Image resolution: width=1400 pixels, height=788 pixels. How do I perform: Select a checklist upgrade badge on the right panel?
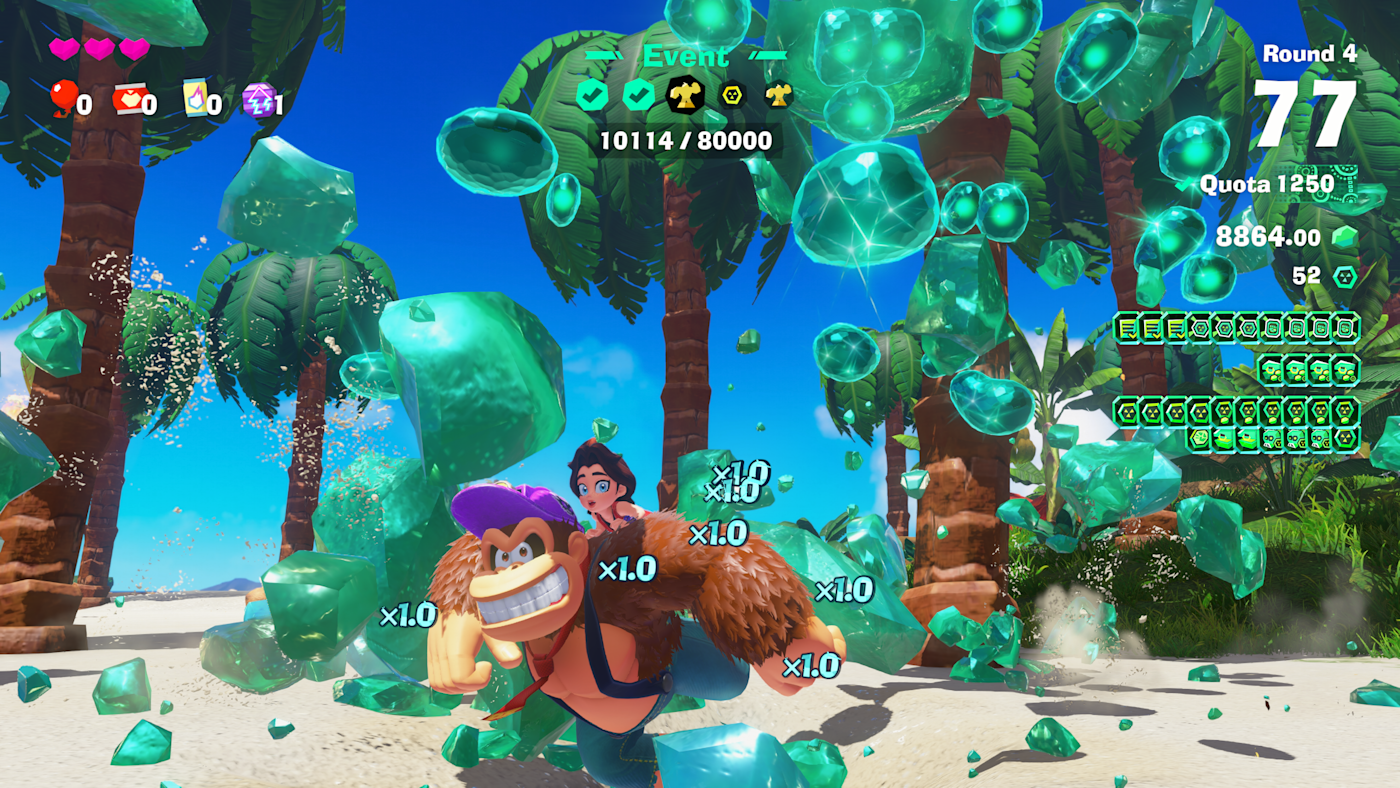(1124, 327)
